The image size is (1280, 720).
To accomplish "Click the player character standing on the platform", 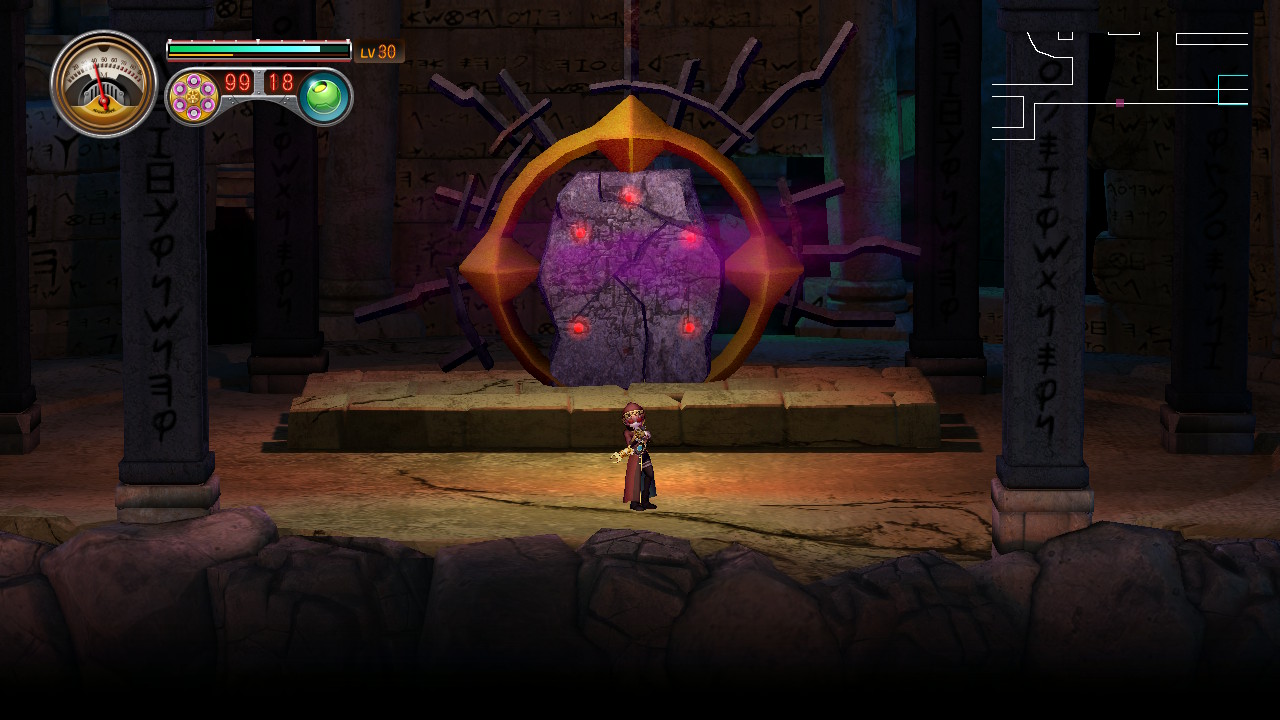I will tap(638, 455).
